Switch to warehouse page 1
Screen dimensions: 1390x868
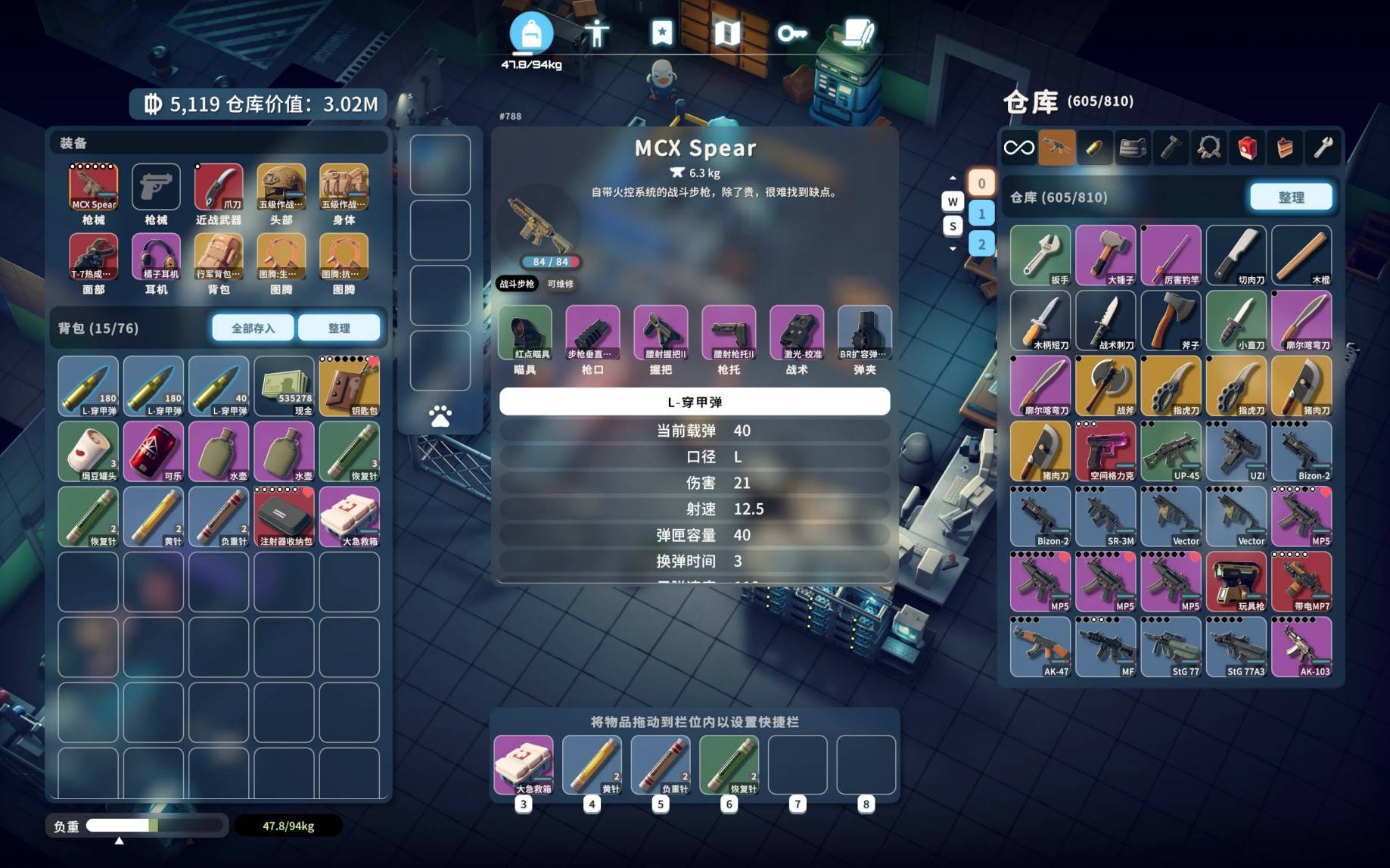tap(981, 213)
